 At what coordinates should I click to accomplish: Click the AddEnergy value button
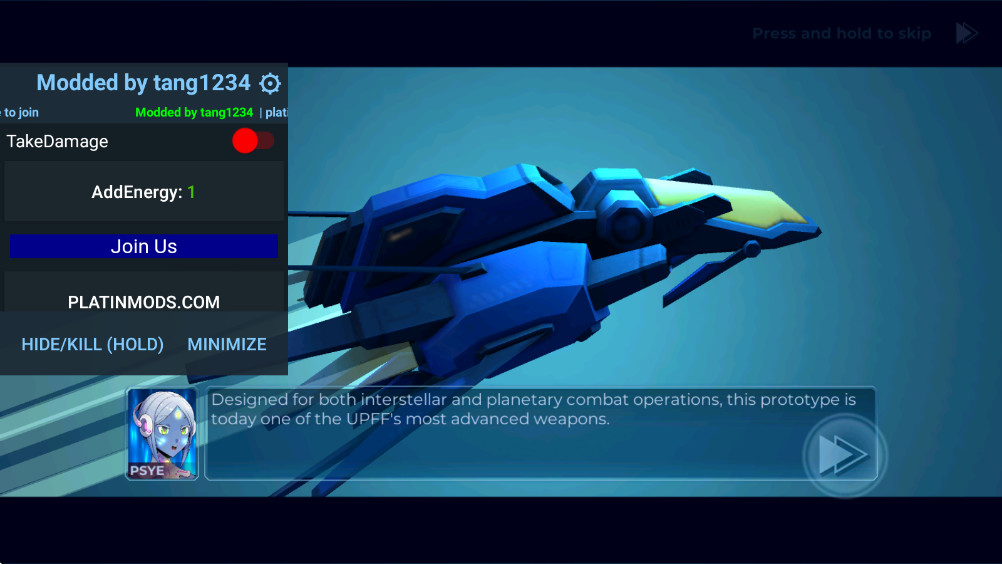pos(144,192)
